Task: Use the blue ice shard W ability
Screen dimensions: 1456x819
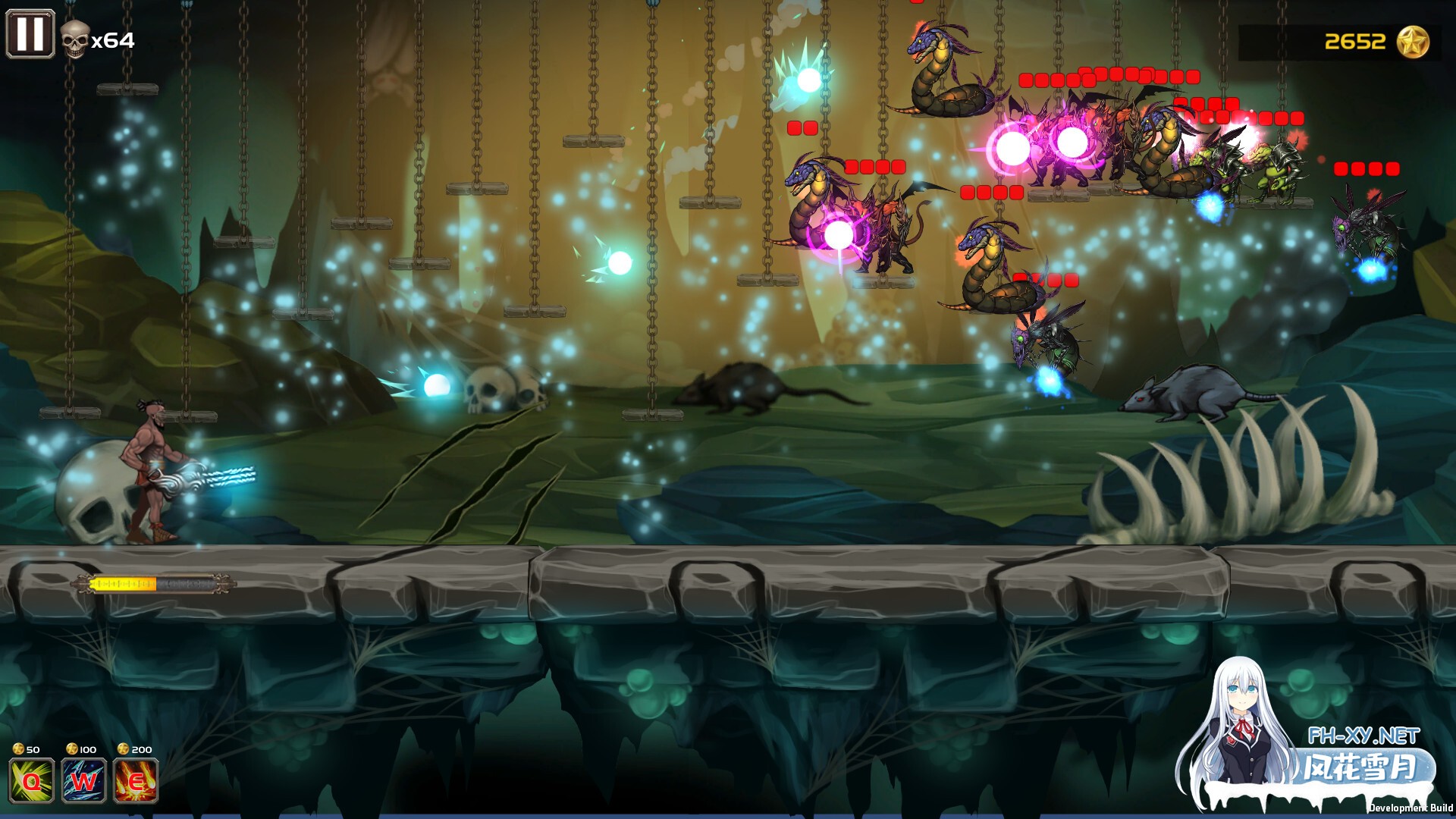Action: pos(83,780)
